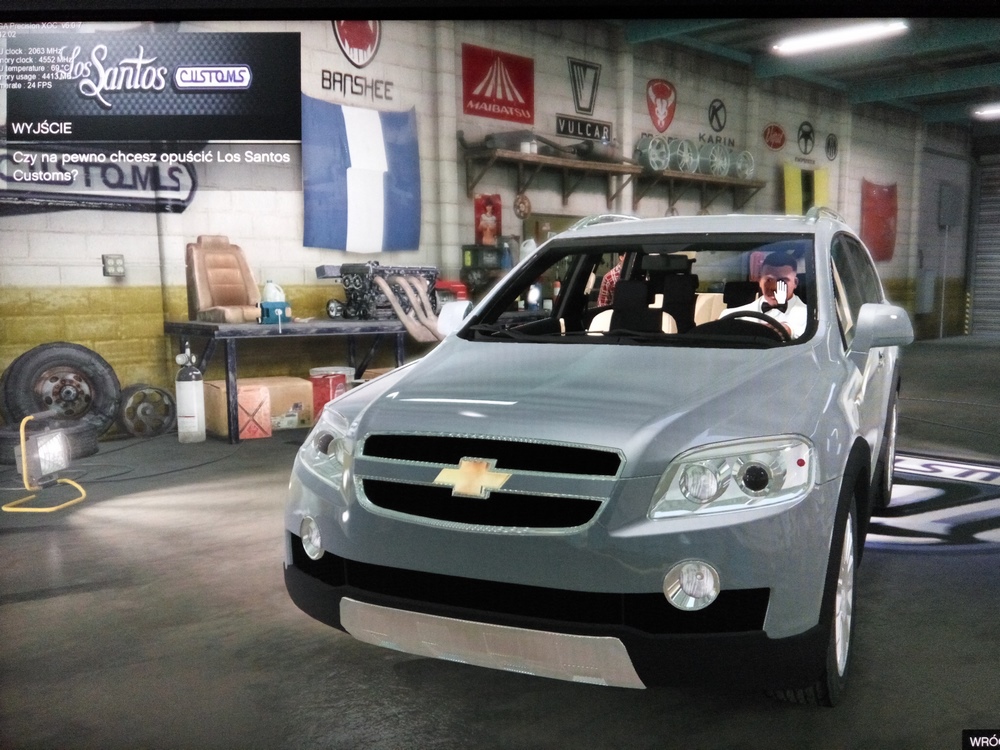Image resolution: width=1000 pixels, height=750 pixels.
Task: Click the WRÓĆ back button
Action: pos(981,741)
